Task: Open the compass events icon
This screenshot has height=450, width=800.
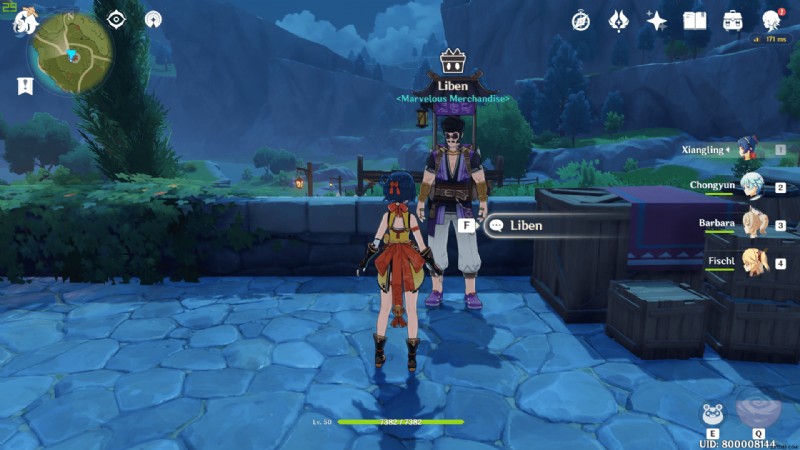Action: click(x=581, y=21)
